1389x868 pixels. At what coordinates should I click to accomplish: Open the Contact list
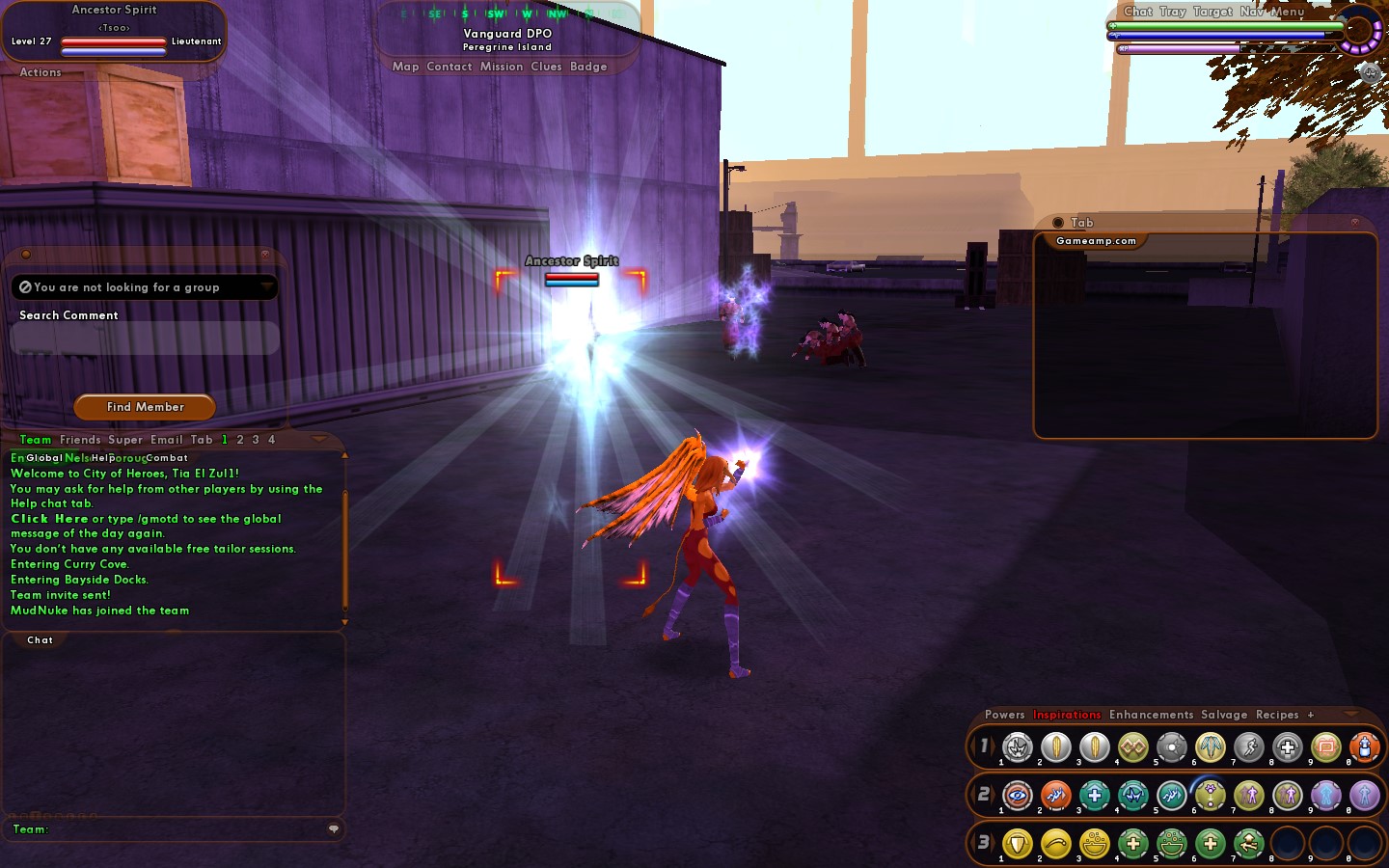point(449,67)
